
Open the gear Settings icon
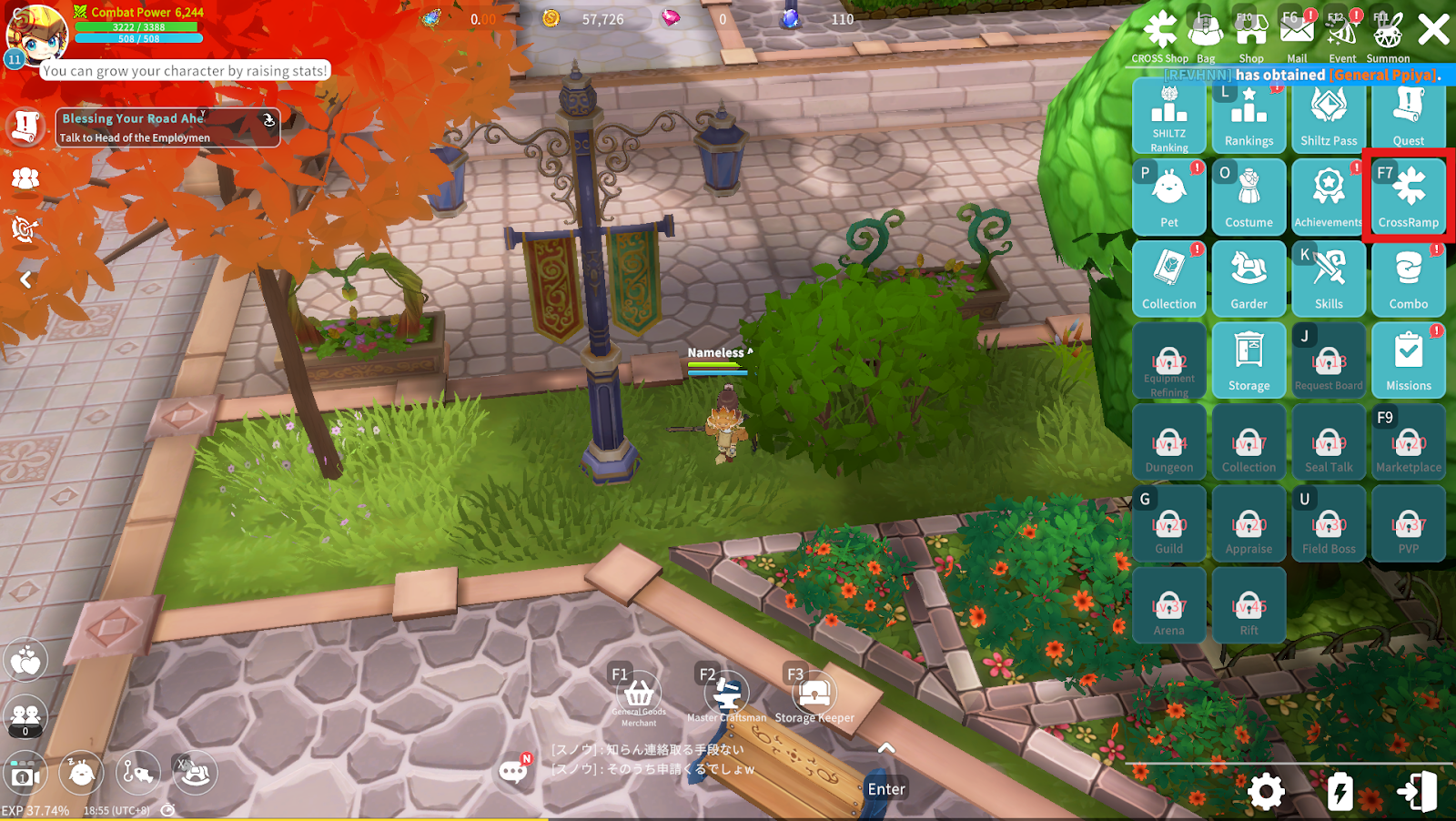1266,792
